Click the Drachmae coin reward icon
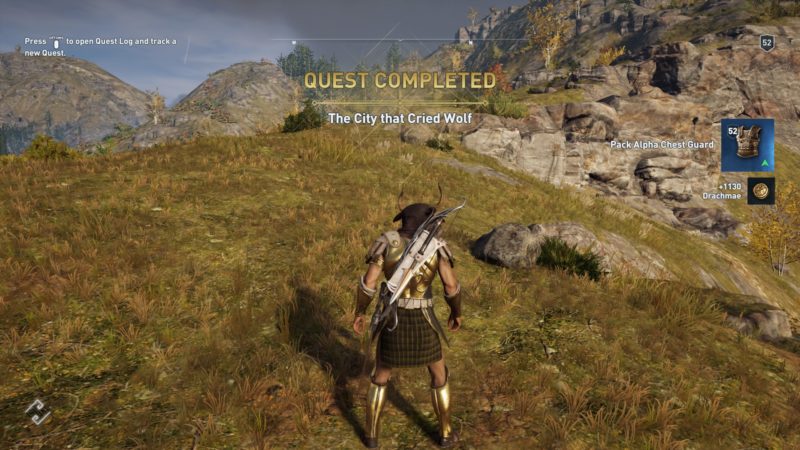 (x=761, y=190)
